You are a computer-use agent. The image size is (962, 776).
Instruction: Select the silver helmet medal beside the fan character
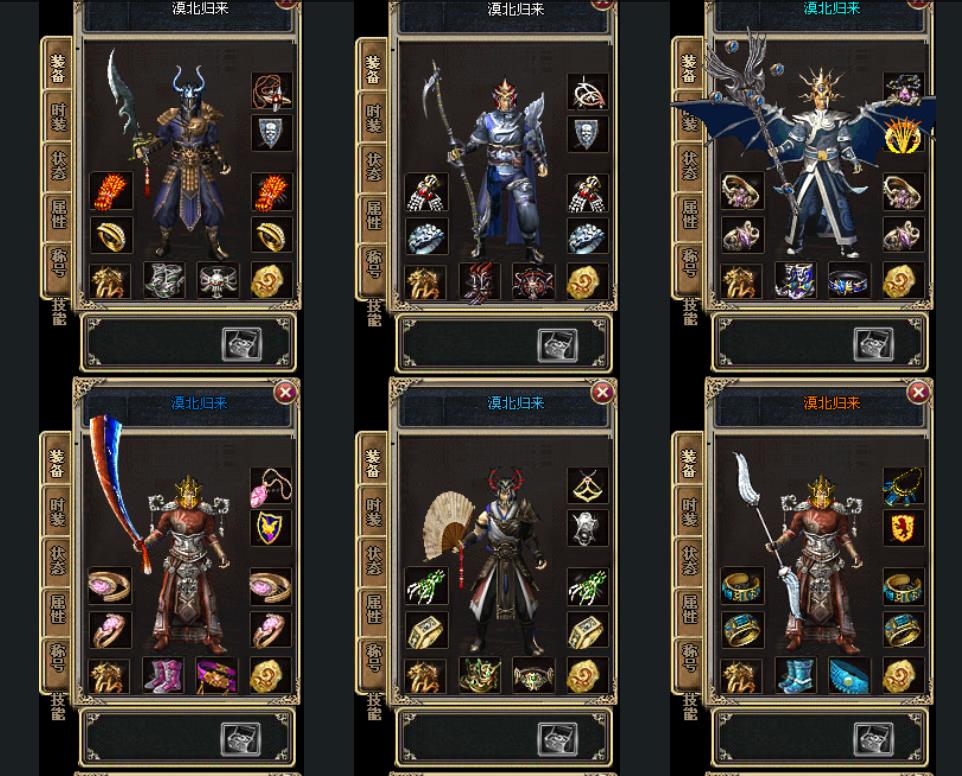pyautogui.click(x=587, y=528)
